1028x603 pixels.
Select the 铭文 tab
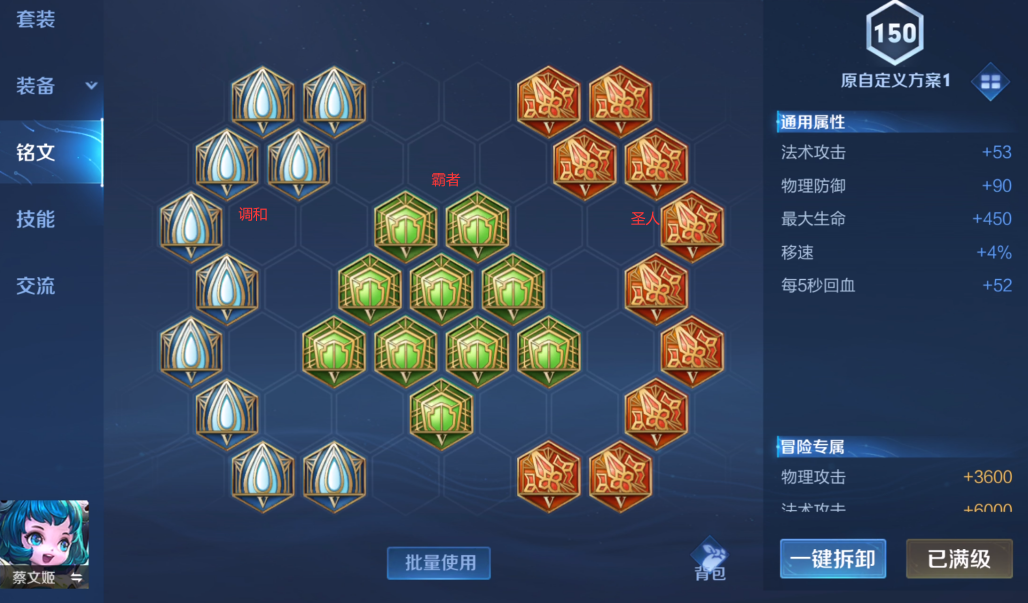(x=36, y=152)
